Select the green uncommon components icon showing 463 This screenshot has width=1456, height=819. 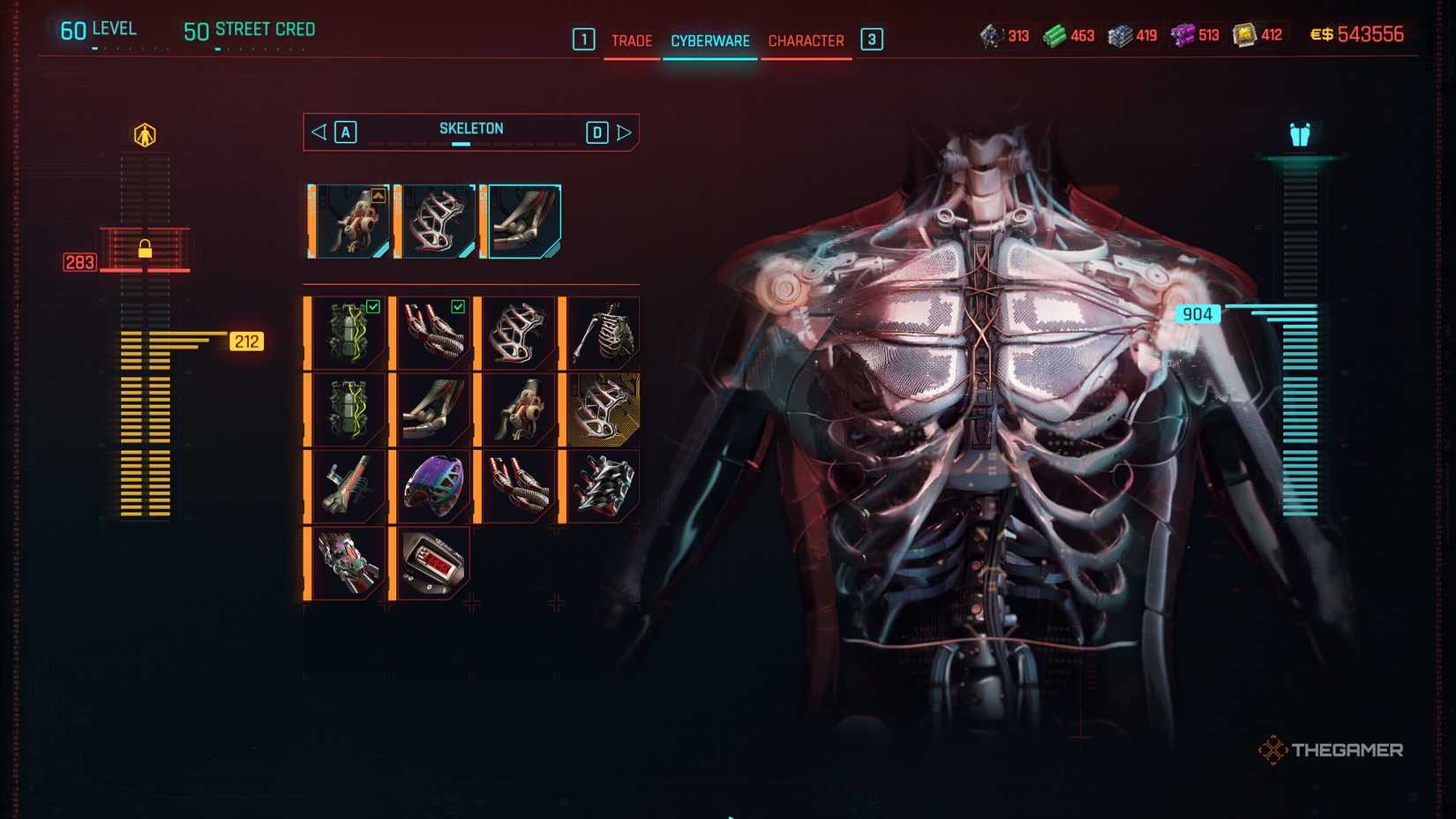click(x=1055, y=35)
